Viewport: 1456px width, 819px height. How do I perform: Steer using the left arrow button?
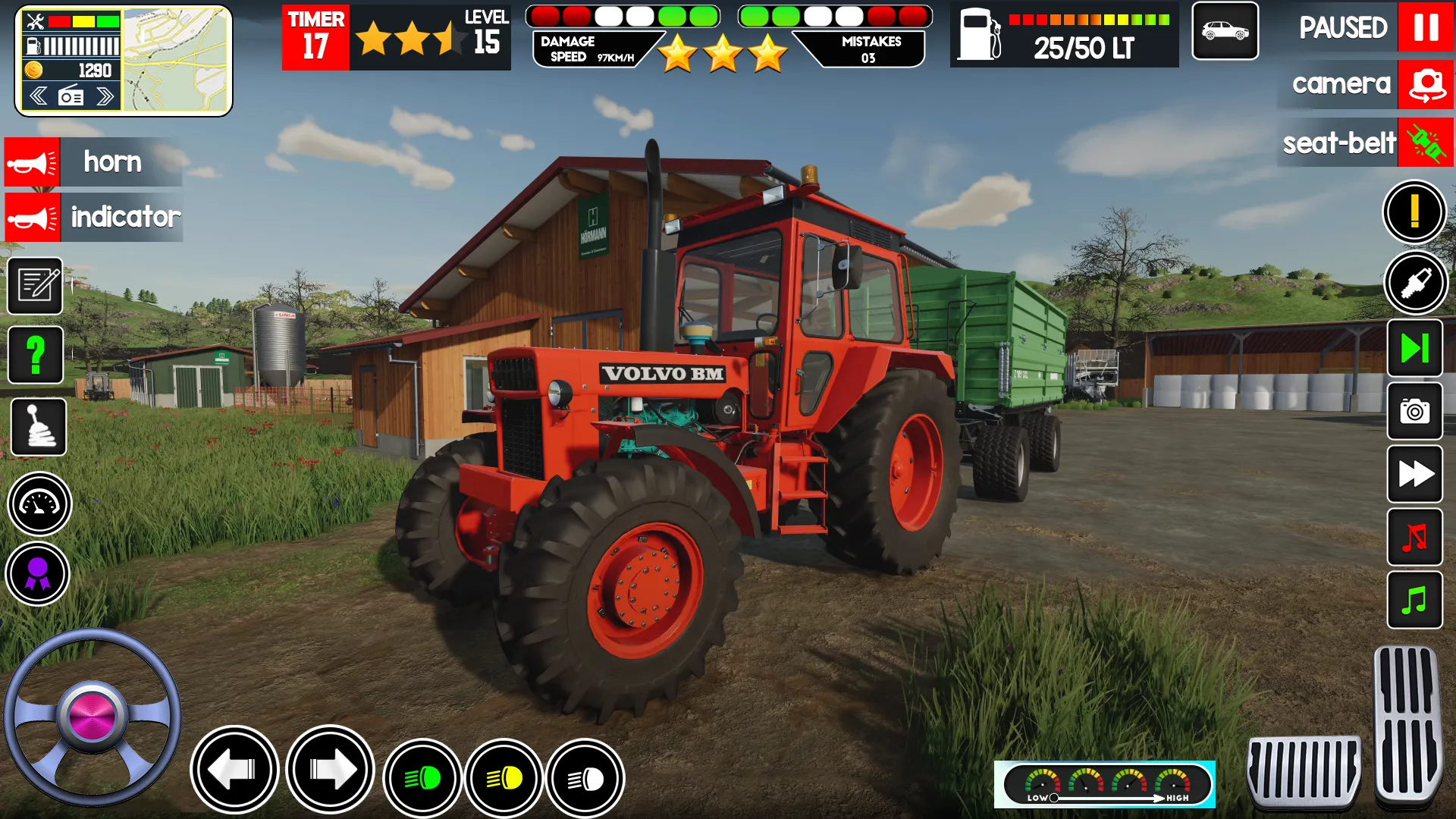click(234, 770)
